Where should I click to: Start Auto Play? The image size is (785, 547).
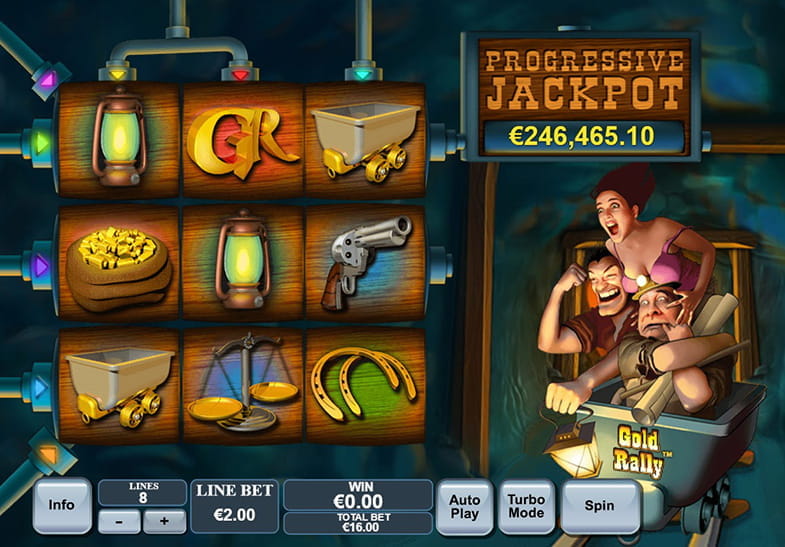(x=465, y=506)
